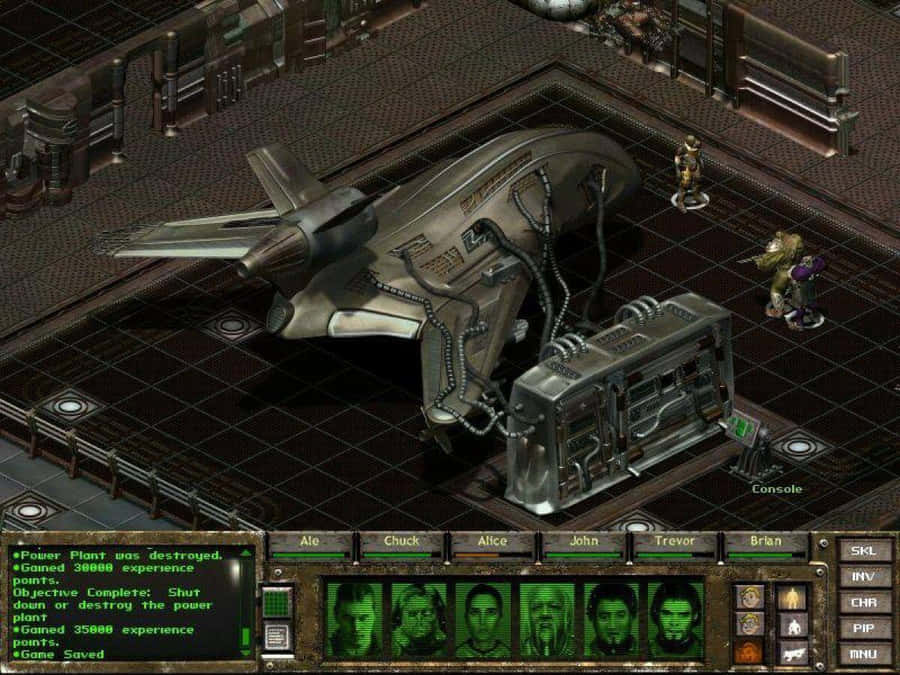
Task: Select Trevor's green portrait
Action: [612, 620]
